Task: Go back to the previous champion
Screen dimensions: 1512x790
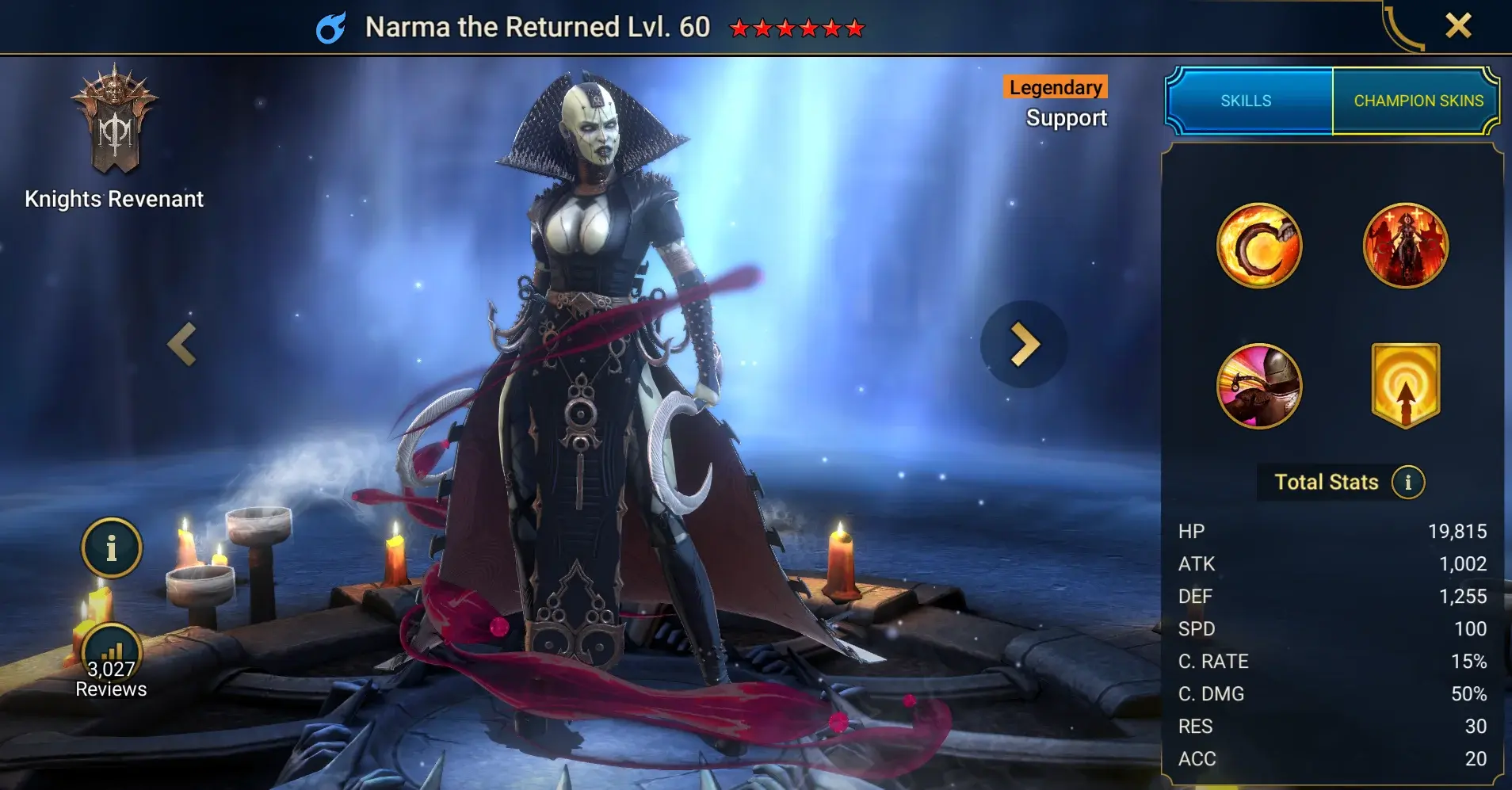Action: pyautogui.click(x=182, y=345)
